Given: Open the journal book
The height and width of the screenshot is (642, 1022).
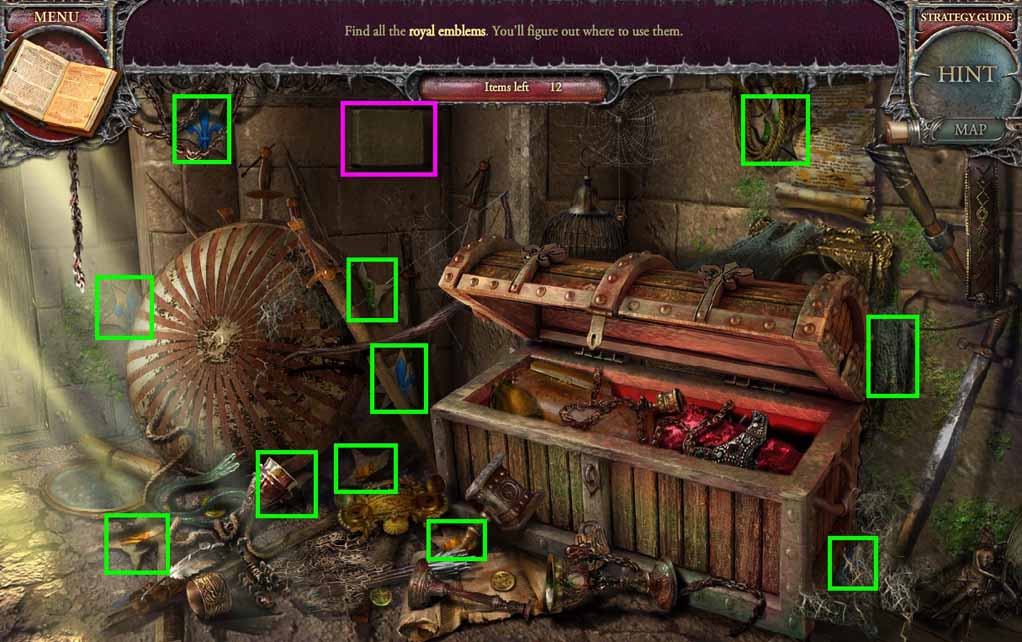Looking at the screenshot, I should click(58, 87).
